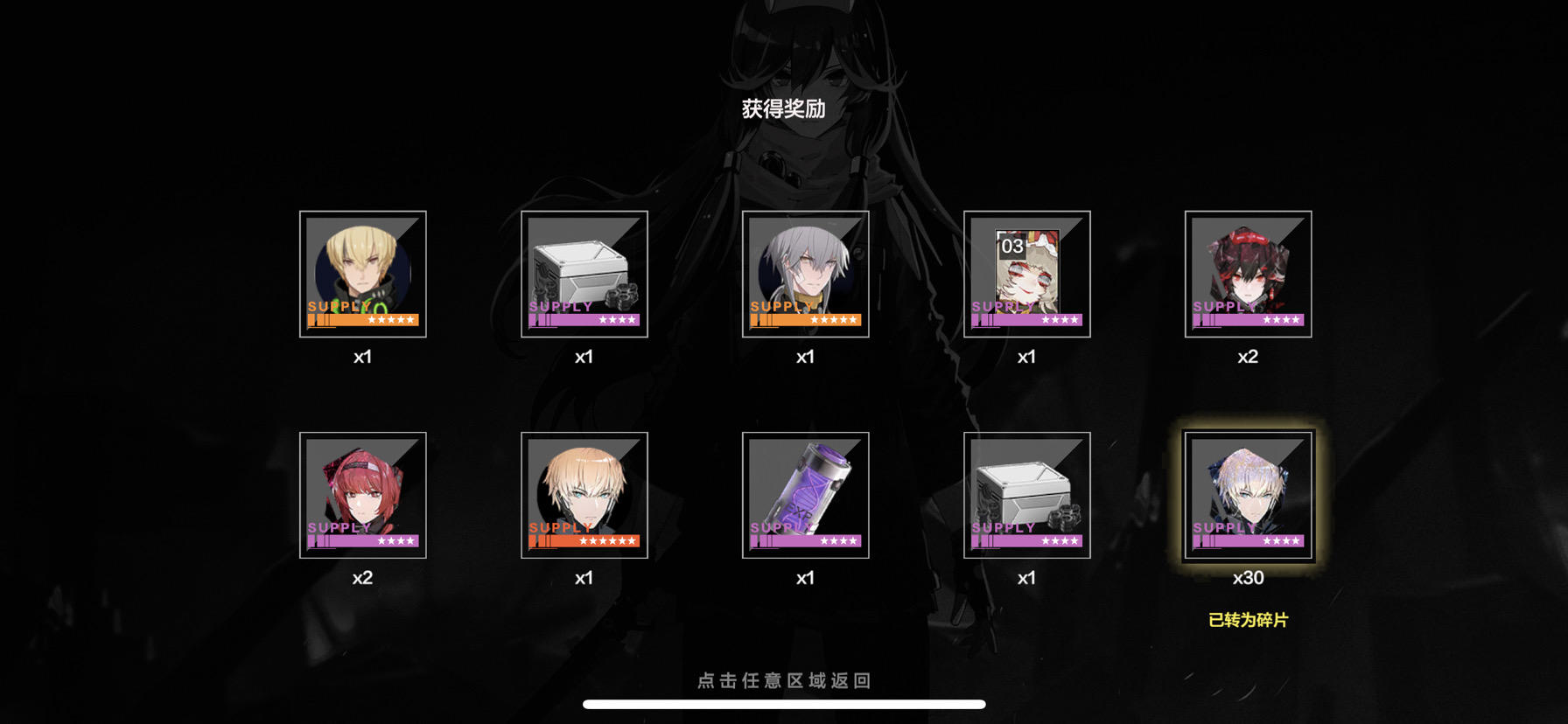
Task: Open the second supply crate in bottom row
Action: coord(1027,495)
